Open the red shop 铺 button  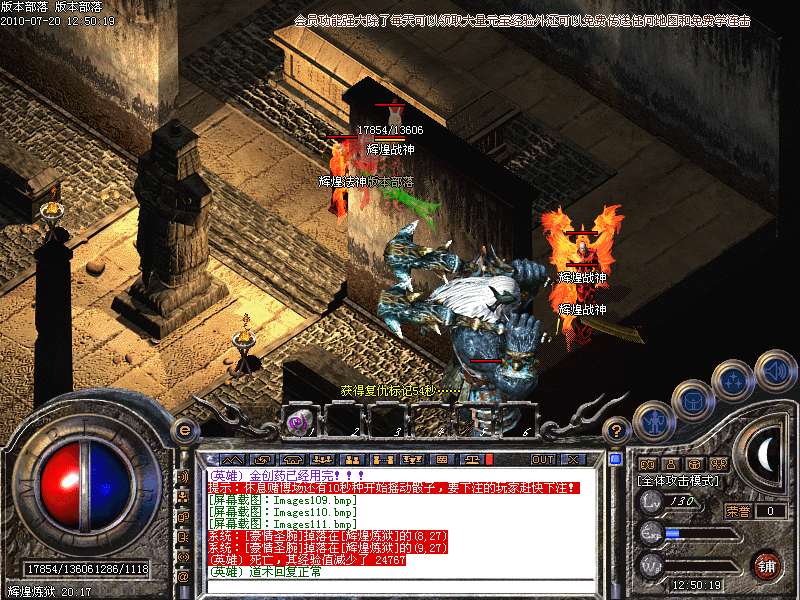(766, 565)
